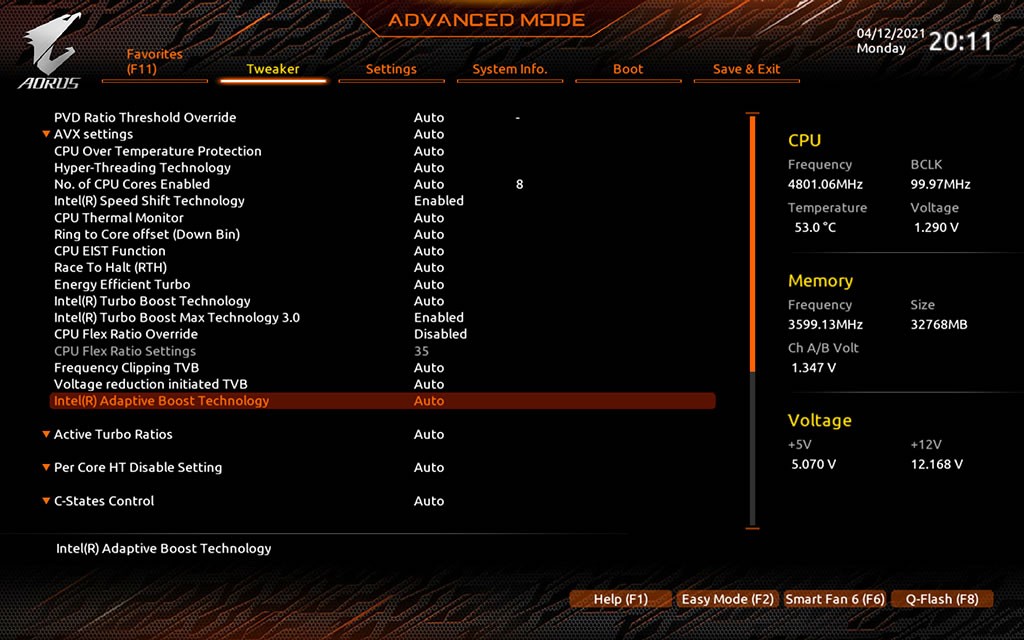Expand the AVX settings section

point(93,134)
